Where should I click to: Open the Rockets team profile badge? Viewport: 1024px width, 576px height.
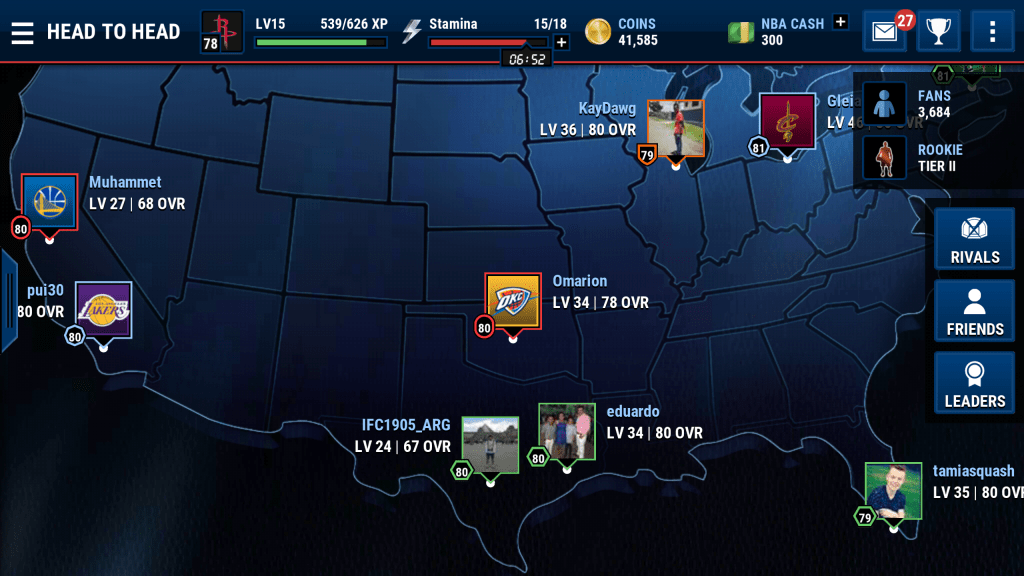(x=222, y=31)
